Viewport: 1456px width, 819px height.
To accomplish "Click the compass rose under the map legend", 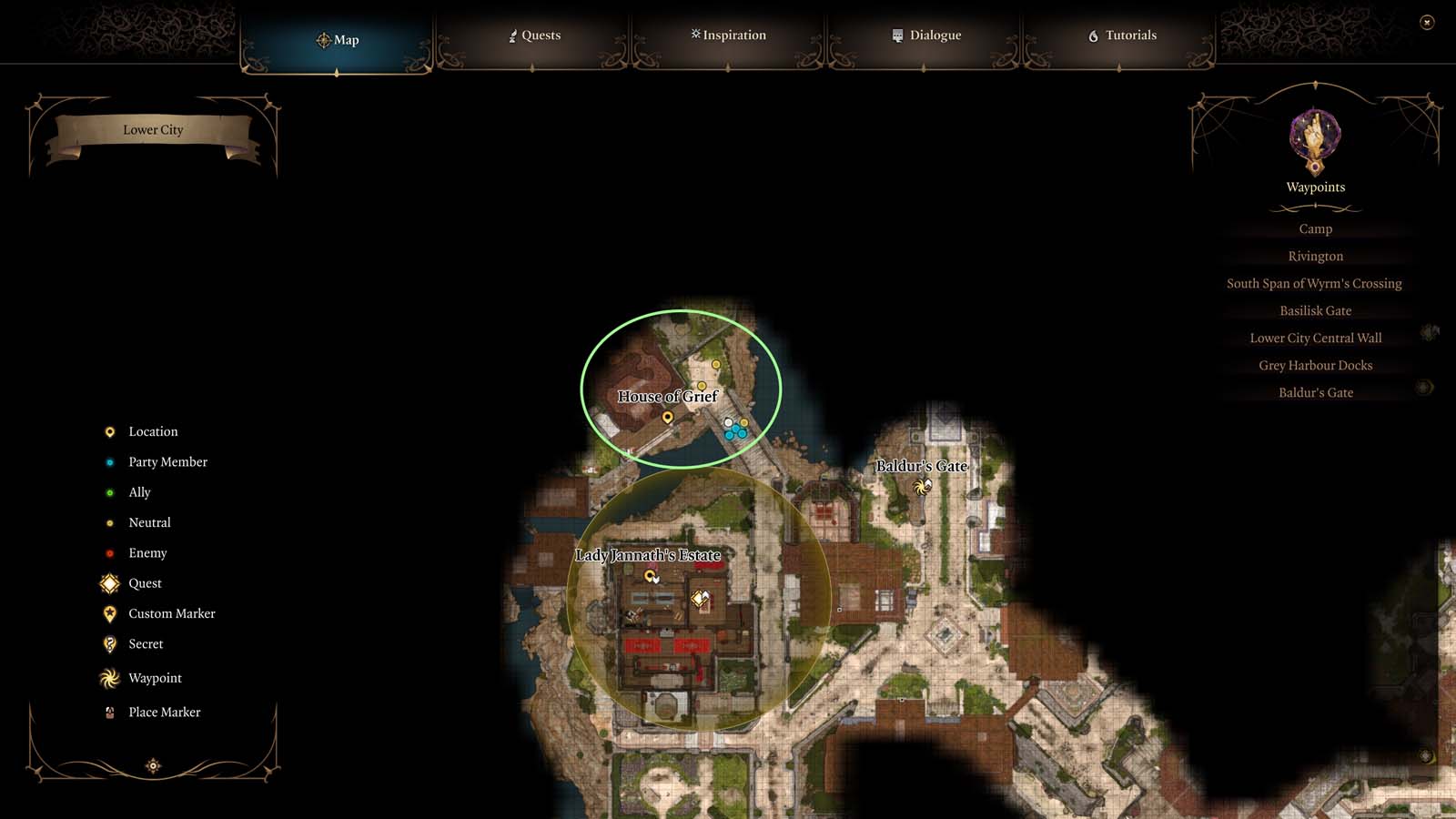I will point(151,765).
